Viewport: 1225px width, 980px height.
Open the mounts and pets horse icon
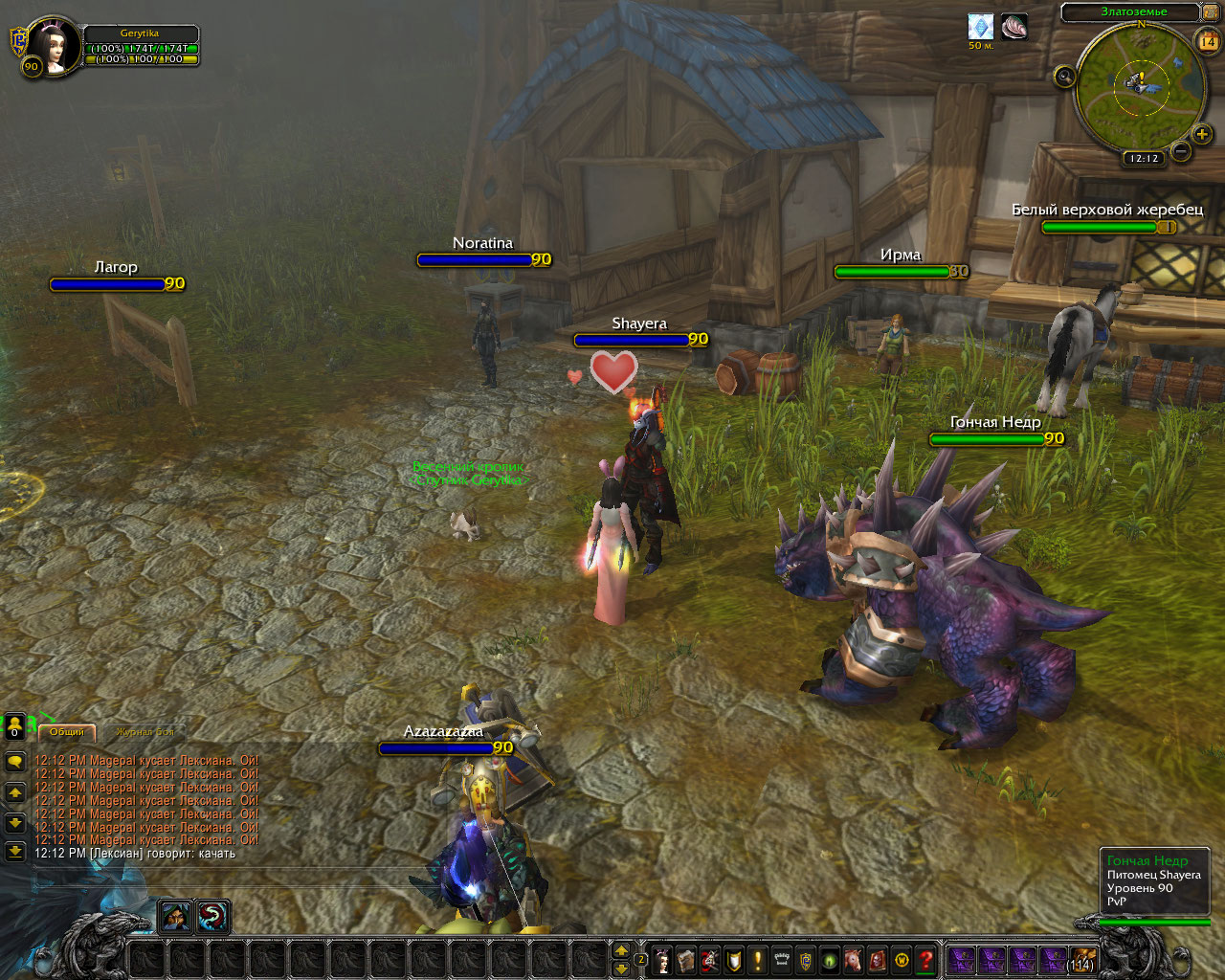[x=853, y=960]
